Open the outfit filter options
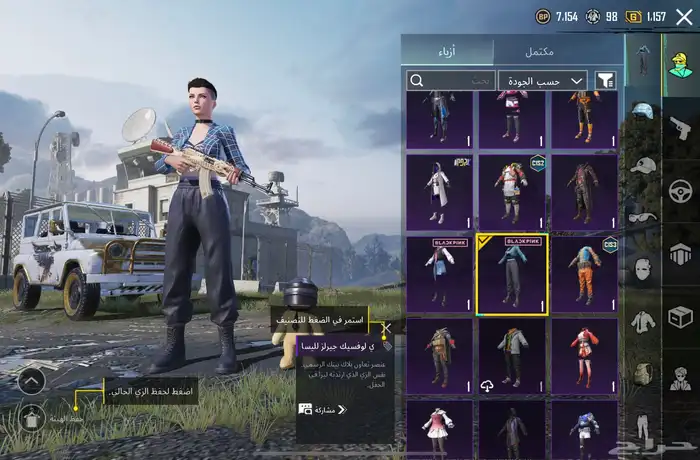 [606, 80]
